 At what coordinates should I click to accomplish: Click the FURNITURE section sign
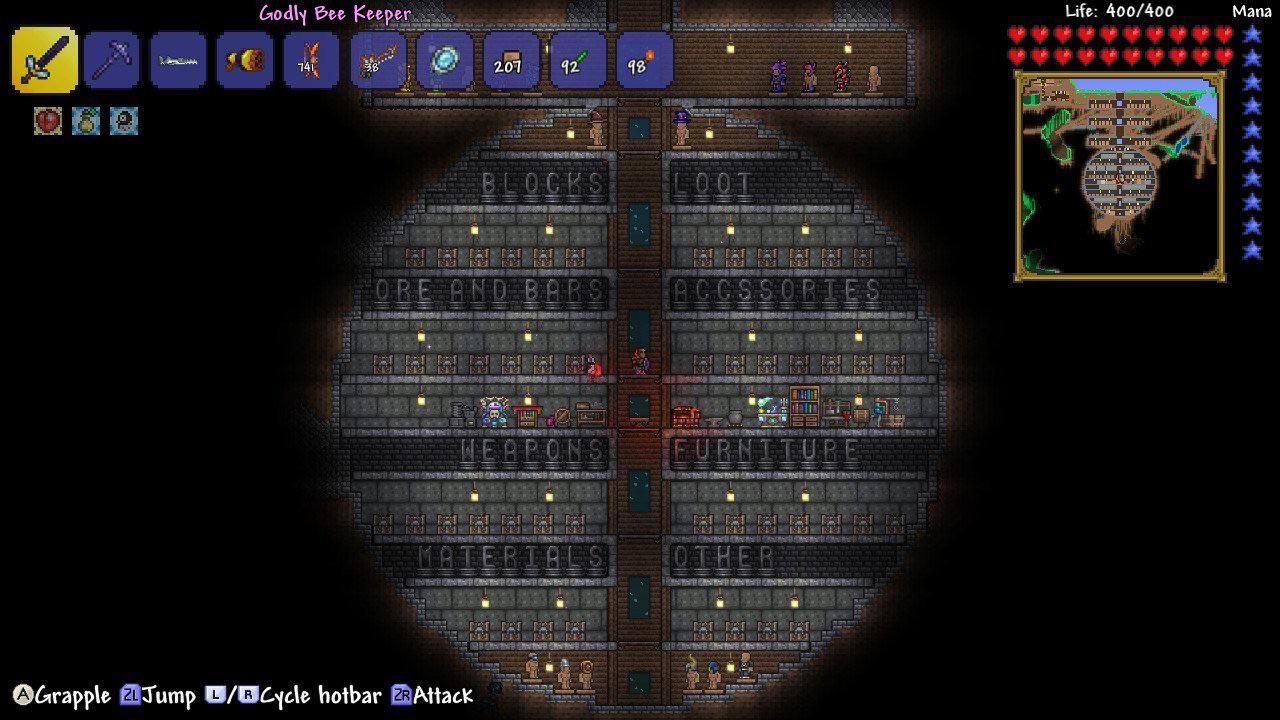coord(765,450)
